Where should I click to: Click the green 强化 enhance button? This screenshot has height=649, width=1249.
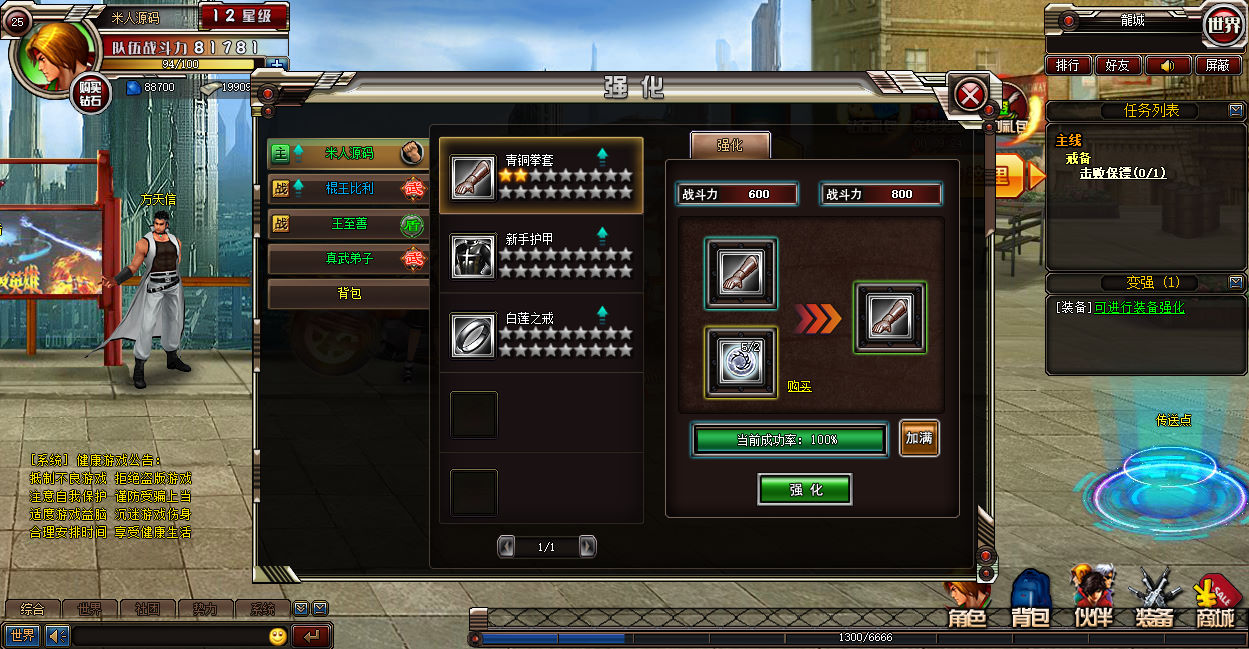[805, 490]
